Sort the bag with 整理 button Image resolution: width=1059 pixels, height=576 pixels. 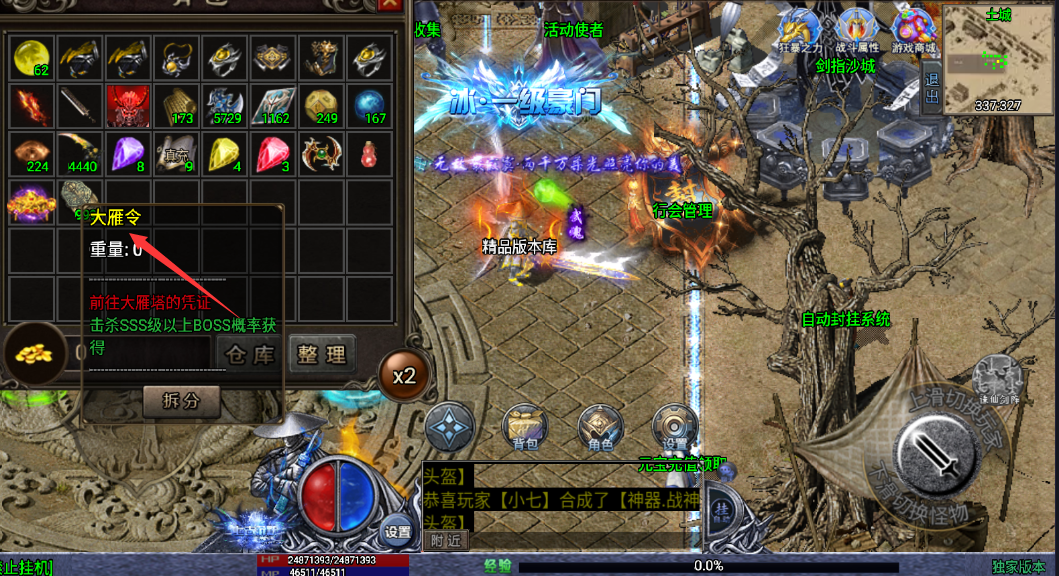(322, 354)
